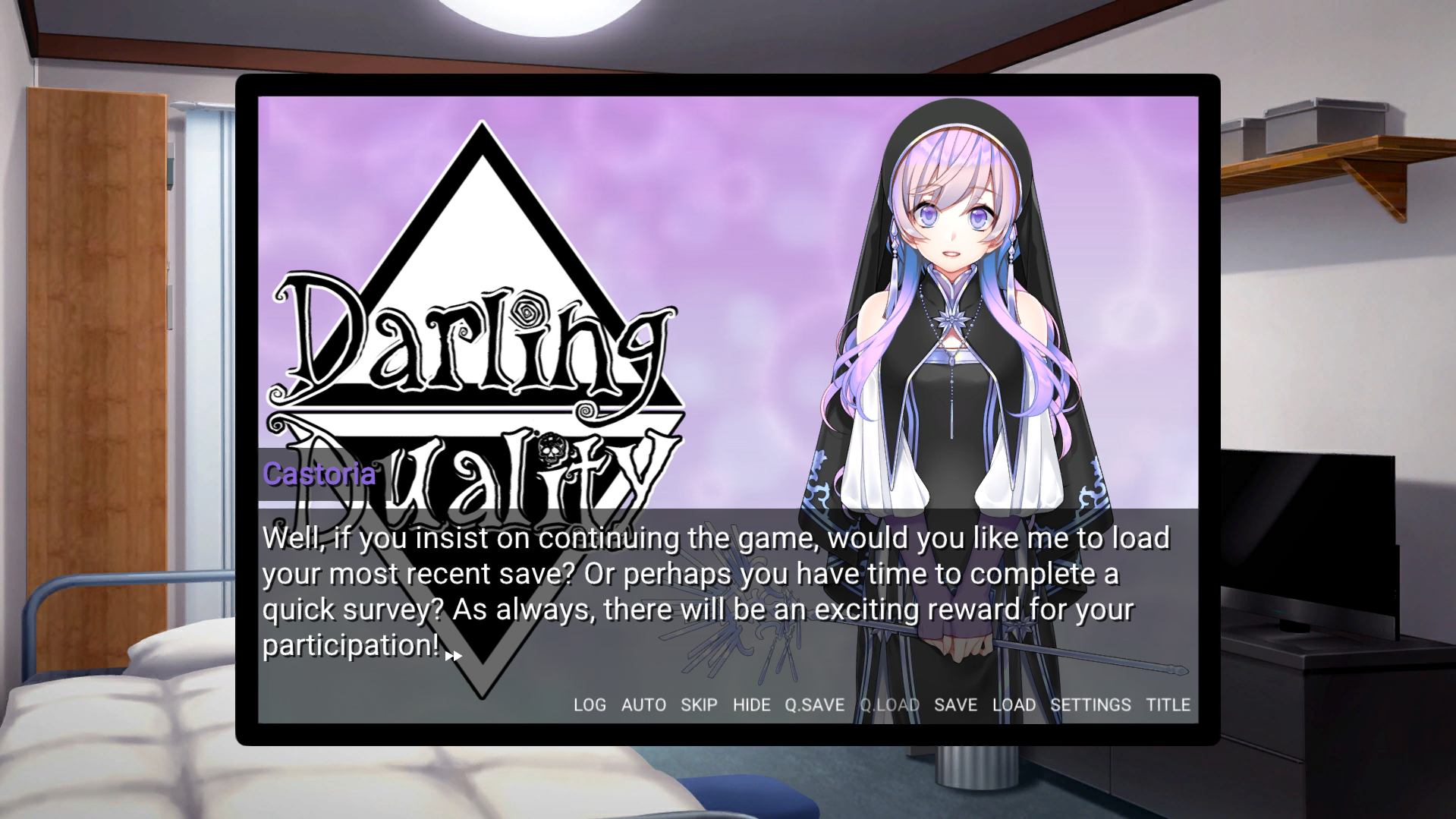Viewport: 1456px width, 819px height.
Task: Open the SETTINGS menu
Action: point(1092,704)
